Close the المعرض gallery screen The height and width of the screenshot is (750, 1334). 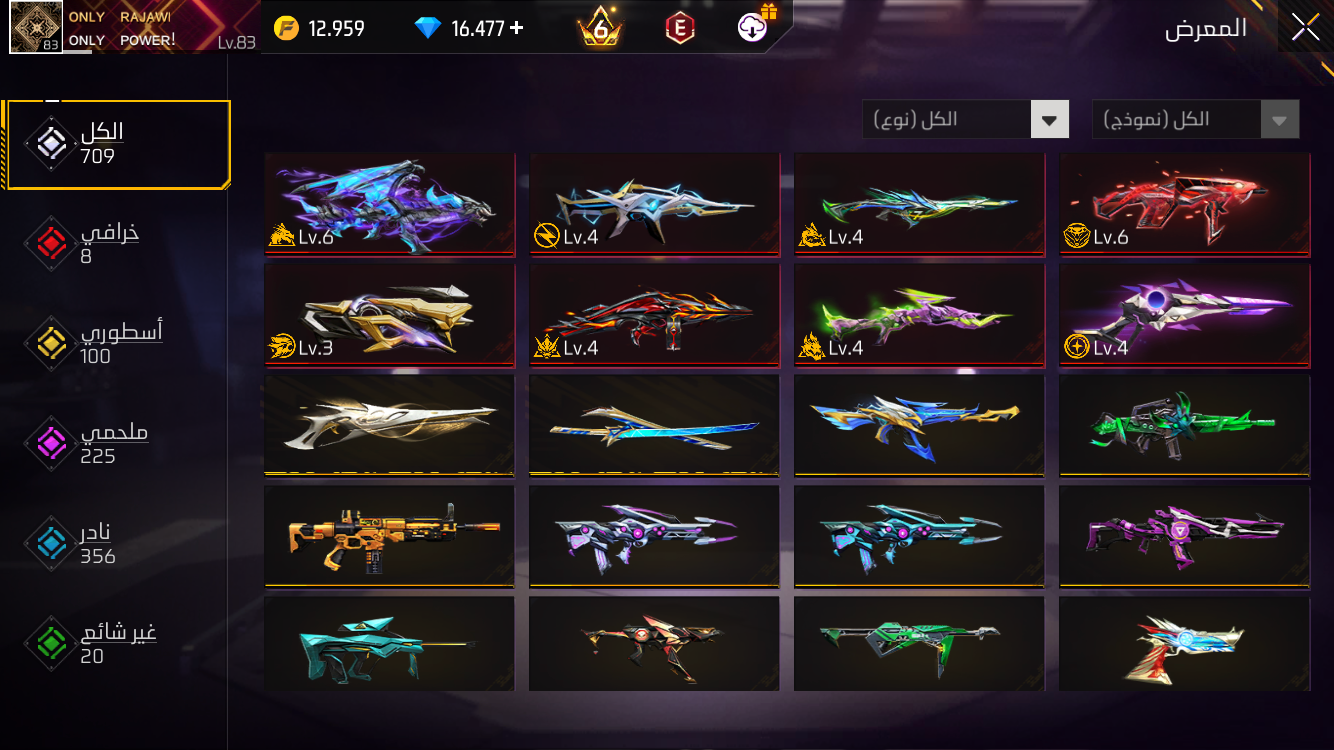[x=1305, y=27]
